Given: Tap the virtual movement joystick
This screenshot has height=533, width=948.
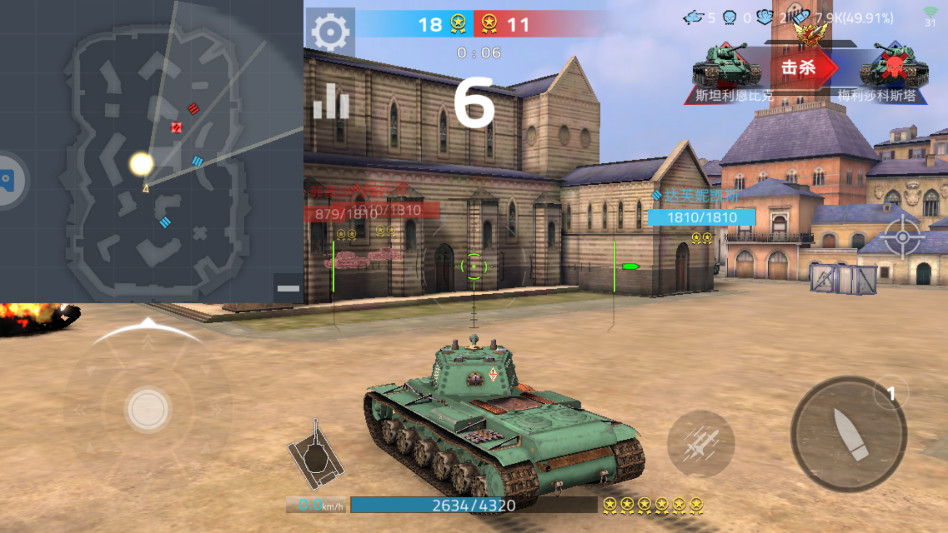Looking at the screenshot, I should click(x=148, y=408).
